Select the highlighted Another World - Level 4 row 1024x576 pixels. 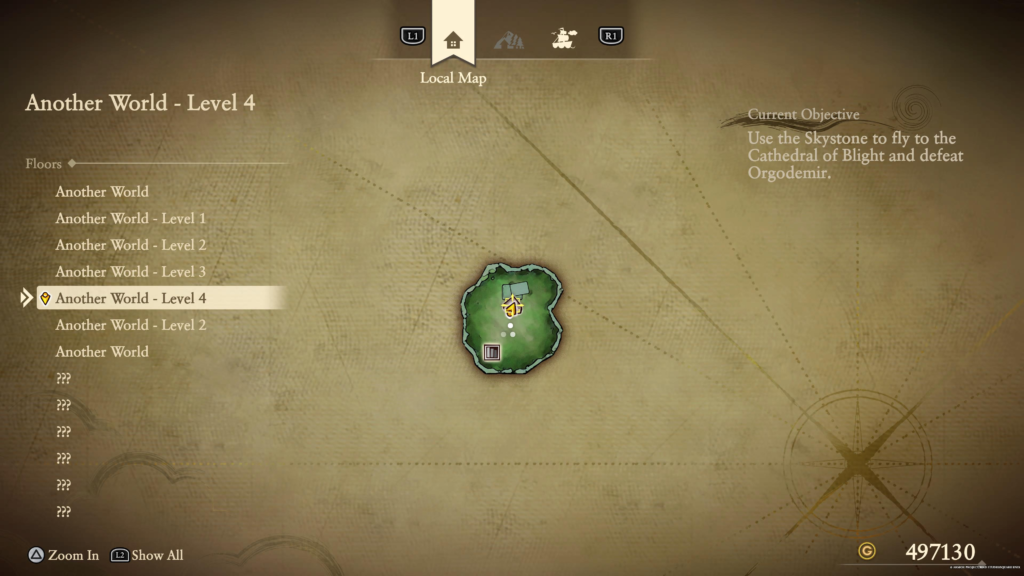(130, 298)
